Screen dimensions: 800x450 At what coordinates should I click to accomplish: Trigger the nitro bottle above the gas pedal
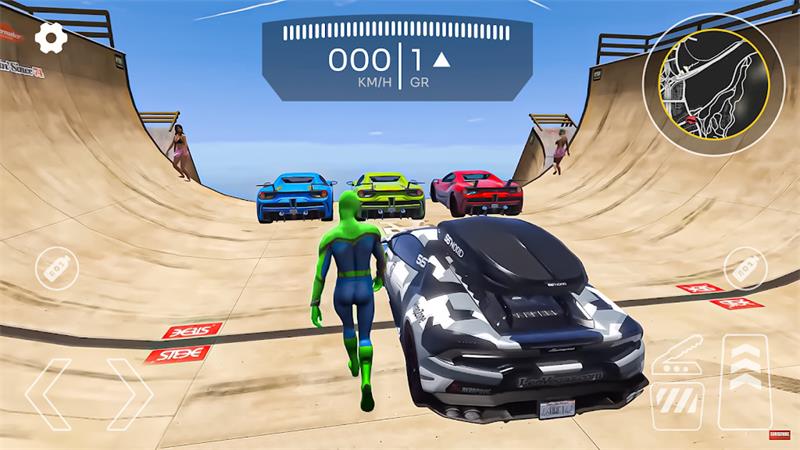tap(743, 268)
